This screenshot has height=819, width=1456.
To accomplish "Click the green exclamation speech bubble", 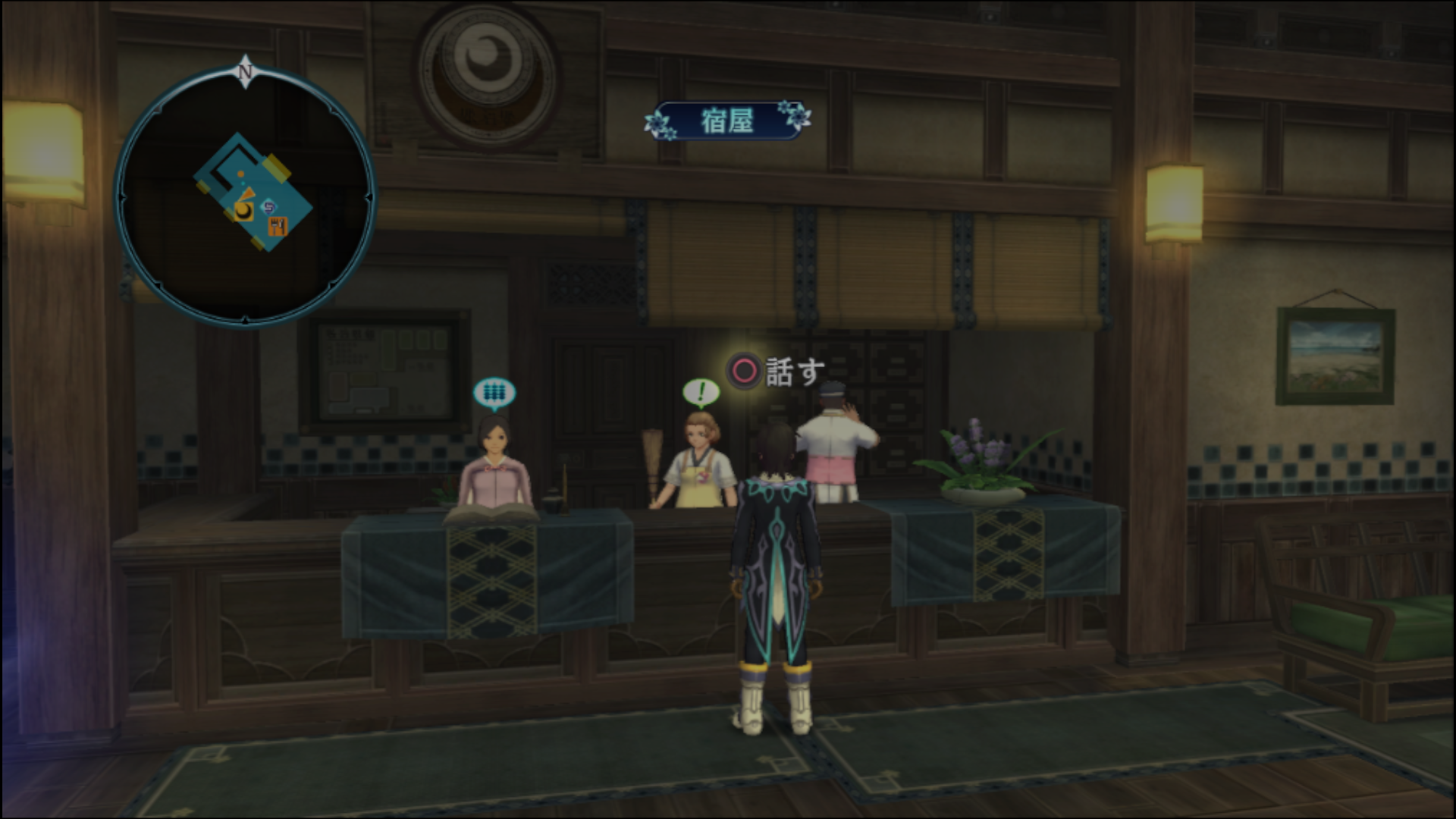I will tap(701, 393).
